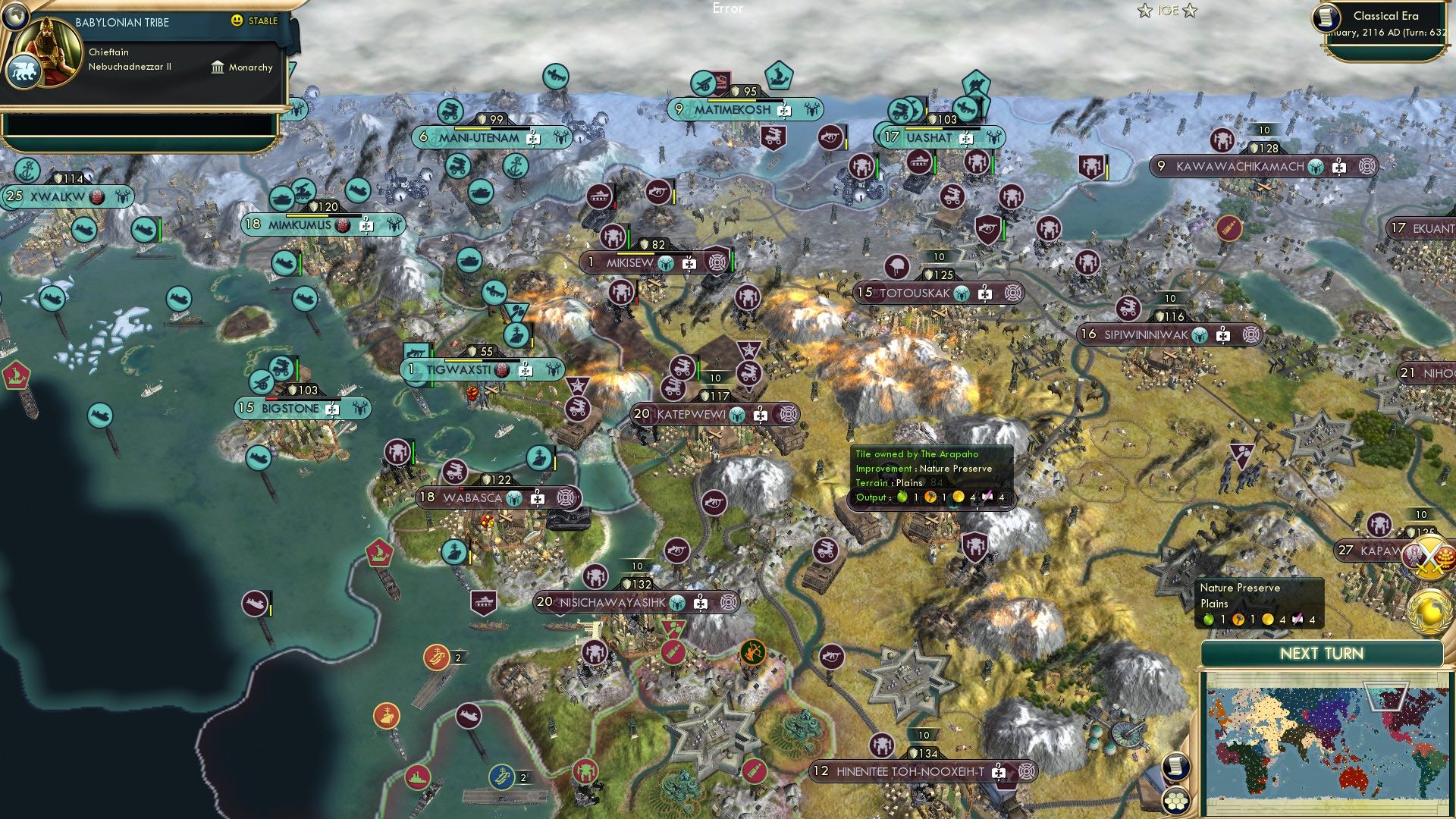Expand the Babylonian Tribe header panel
This screenshot has width=1456, height=819.
121,22
